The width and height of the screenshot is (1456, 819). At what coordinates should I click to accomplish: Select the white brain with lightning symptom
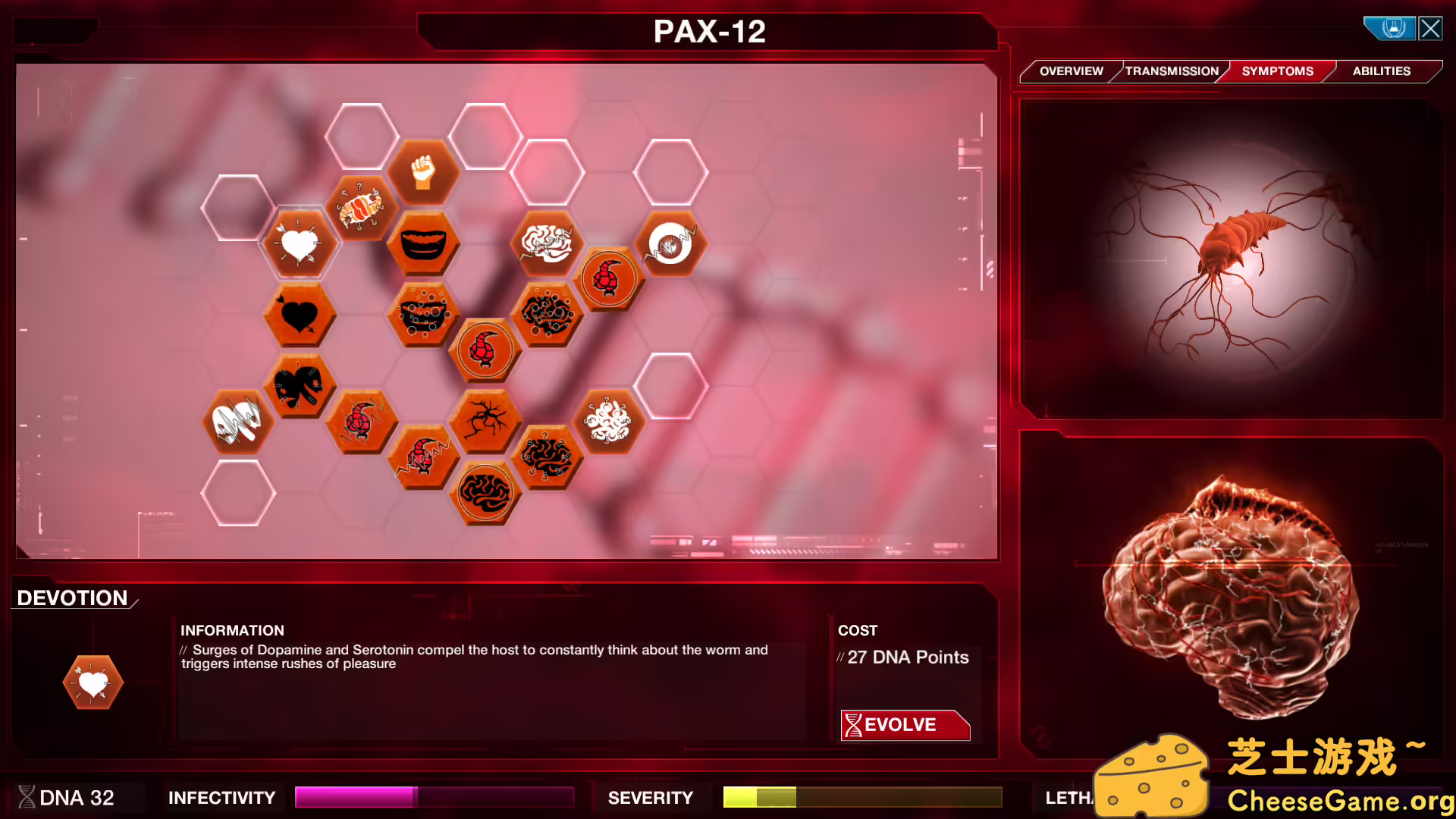coord(548,245)
